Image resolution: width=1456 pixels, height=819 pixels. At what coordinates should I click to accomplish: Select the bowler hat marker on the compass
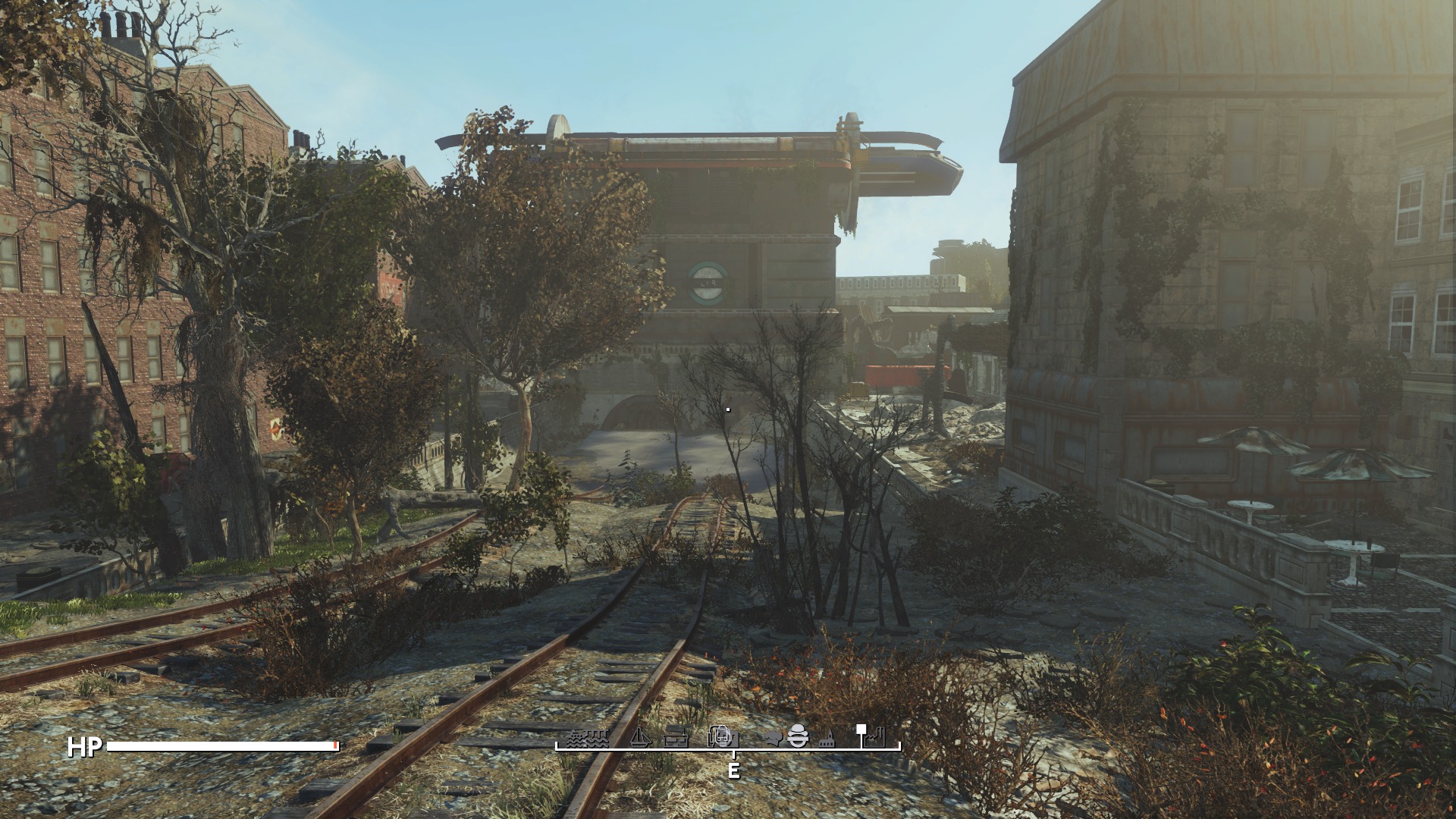click(797, 737)
